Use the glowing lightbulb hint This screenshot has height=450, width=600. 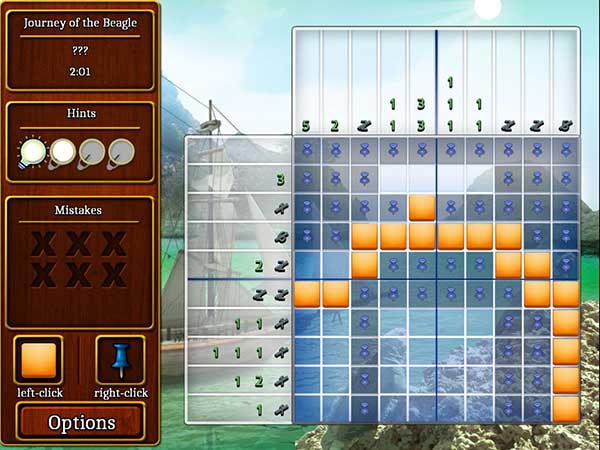pyautogui.click(x=32, y=152)
